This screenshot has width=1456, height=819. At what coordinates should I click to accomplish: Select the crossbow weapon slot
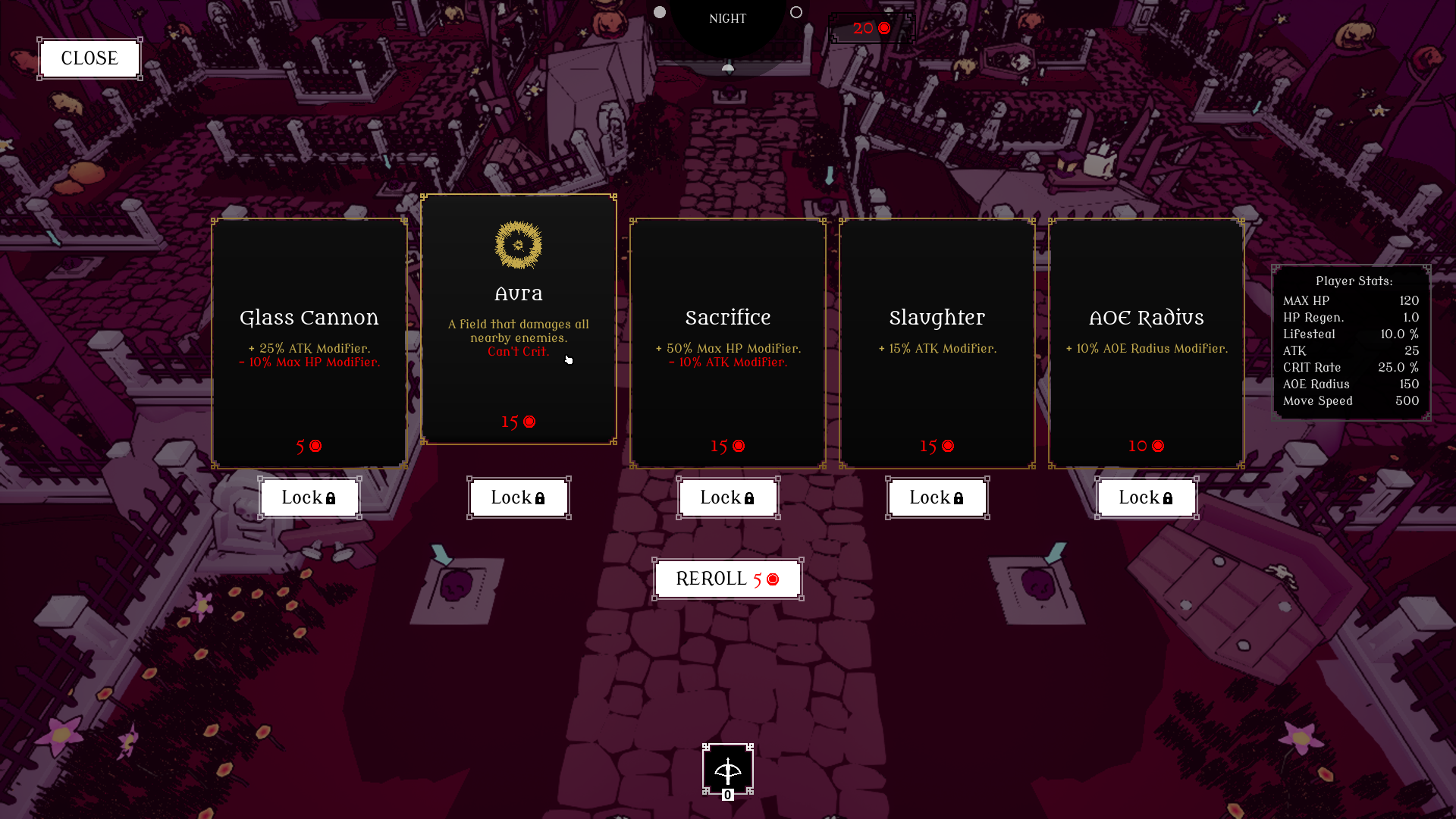coord(728,770)
